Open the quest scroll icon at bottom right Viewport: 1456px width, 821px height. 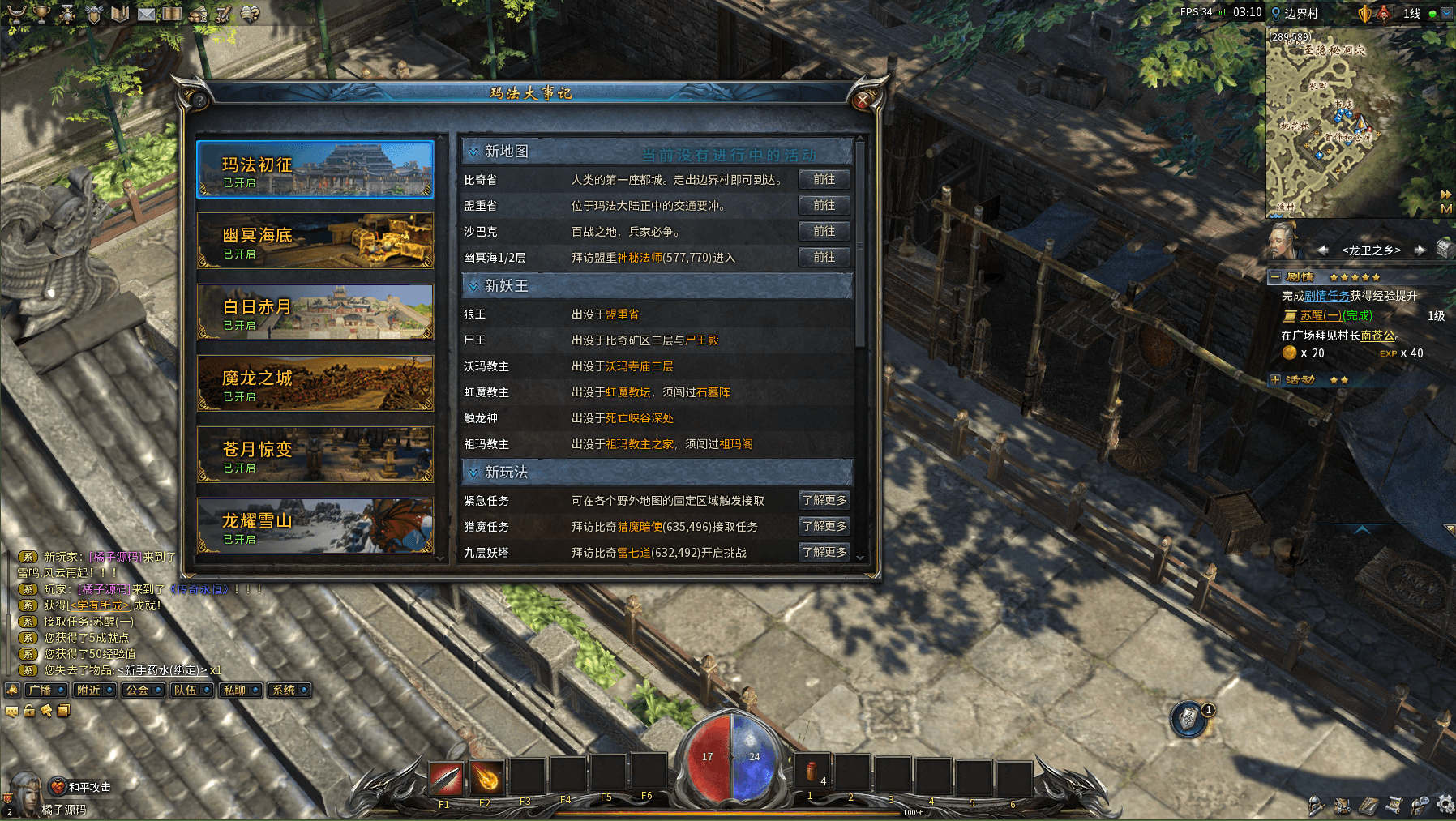pyautogui.click(x=1394, y=806)
